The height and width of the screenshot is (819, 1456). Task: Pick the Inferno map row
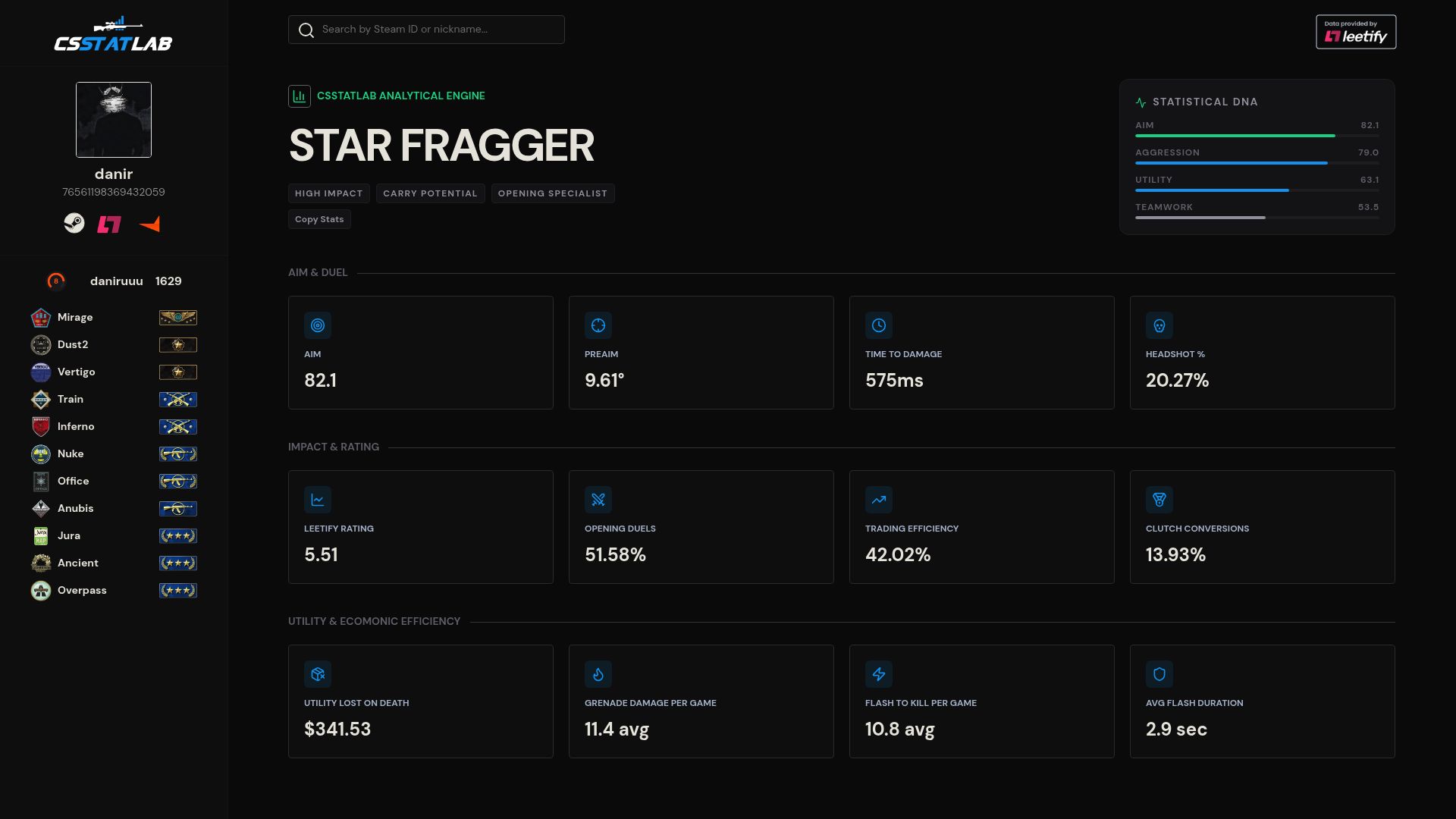114,427
